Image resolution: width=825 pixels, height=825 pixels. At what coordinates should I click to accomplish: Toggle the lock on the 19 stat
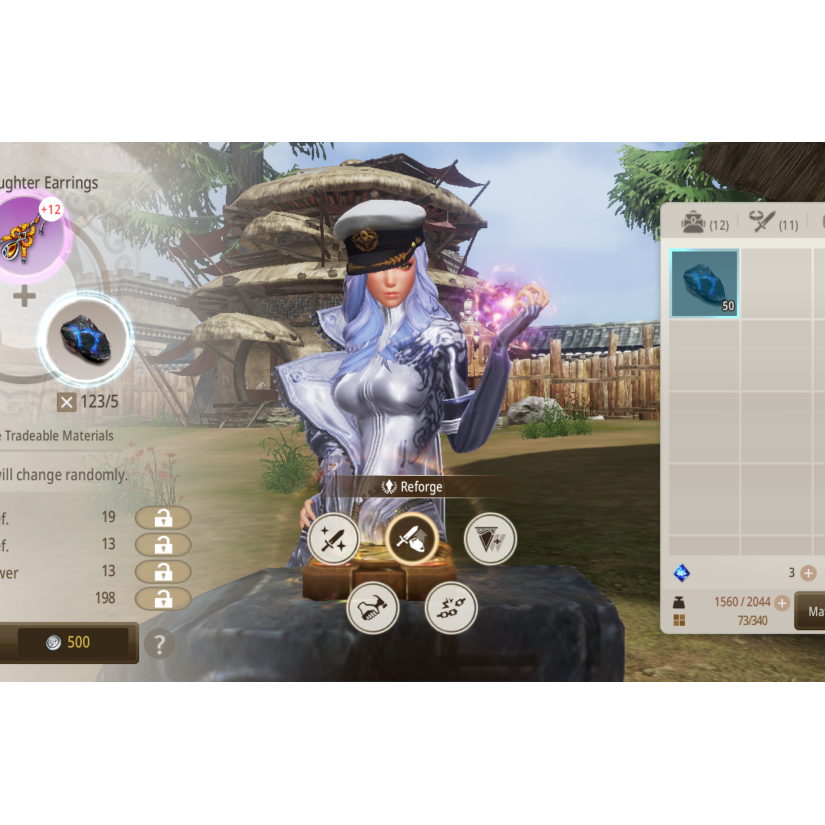click(163, 517)
